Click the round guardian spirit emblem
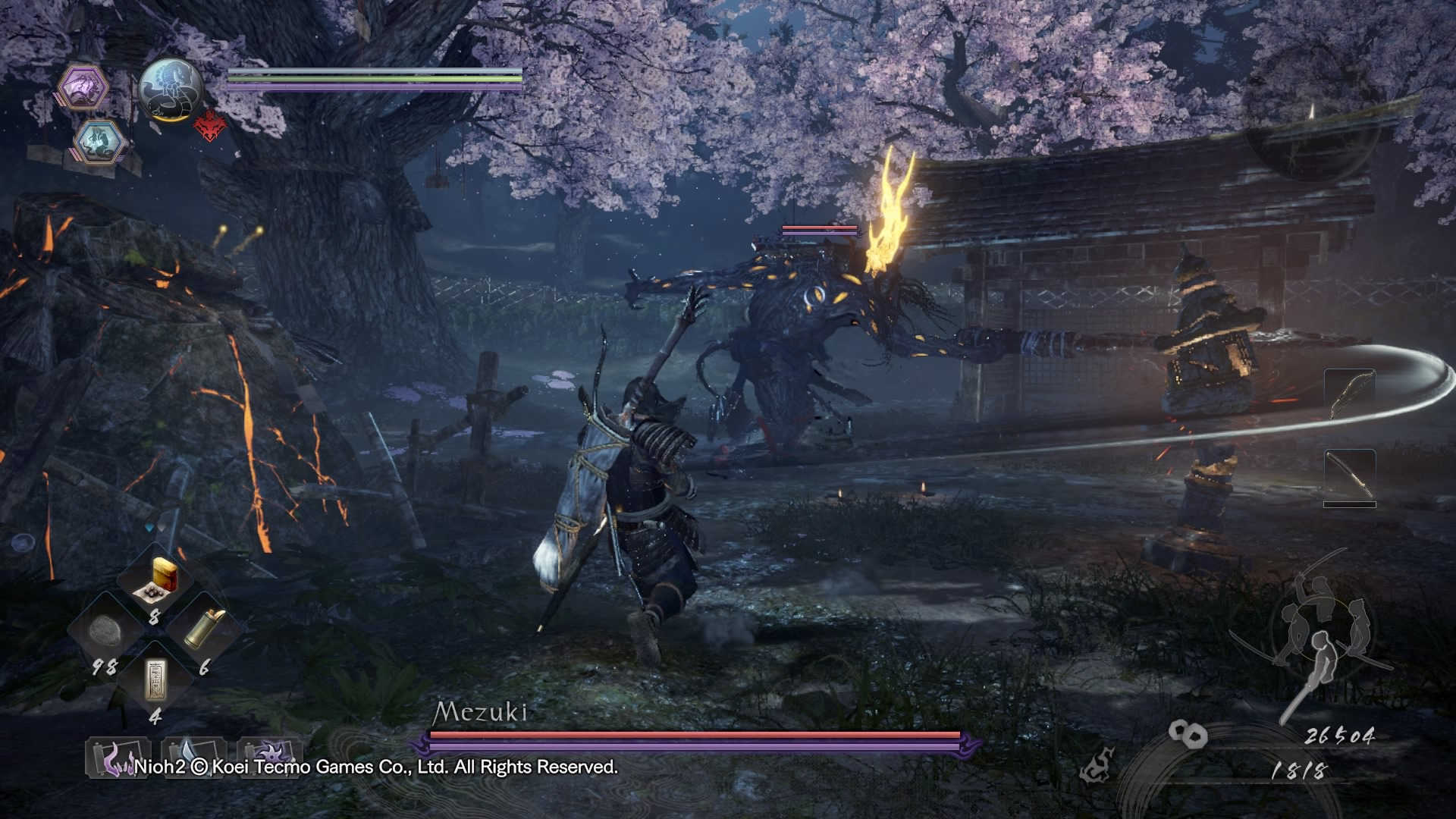This screenshot has height=819, width=1456. (171, 91)
